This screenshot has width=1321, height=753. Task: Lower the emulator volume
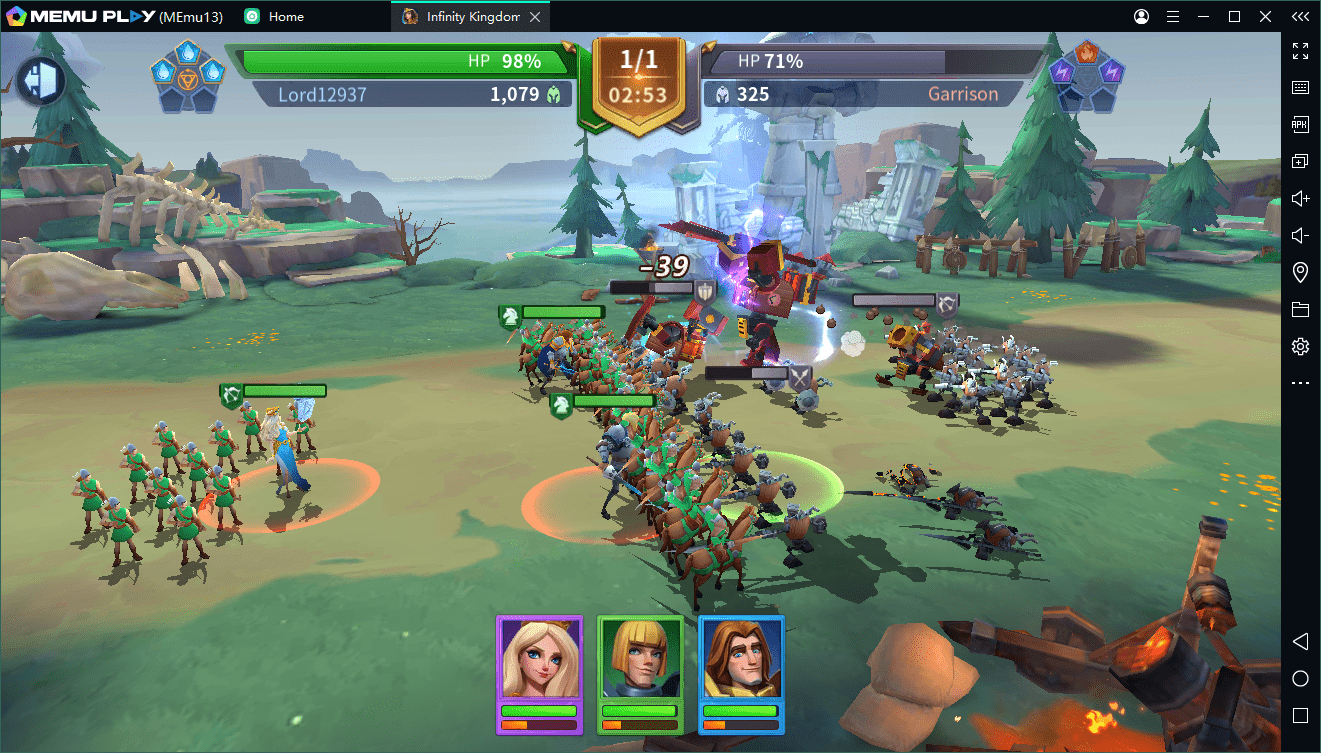(x=1300, y=236)
